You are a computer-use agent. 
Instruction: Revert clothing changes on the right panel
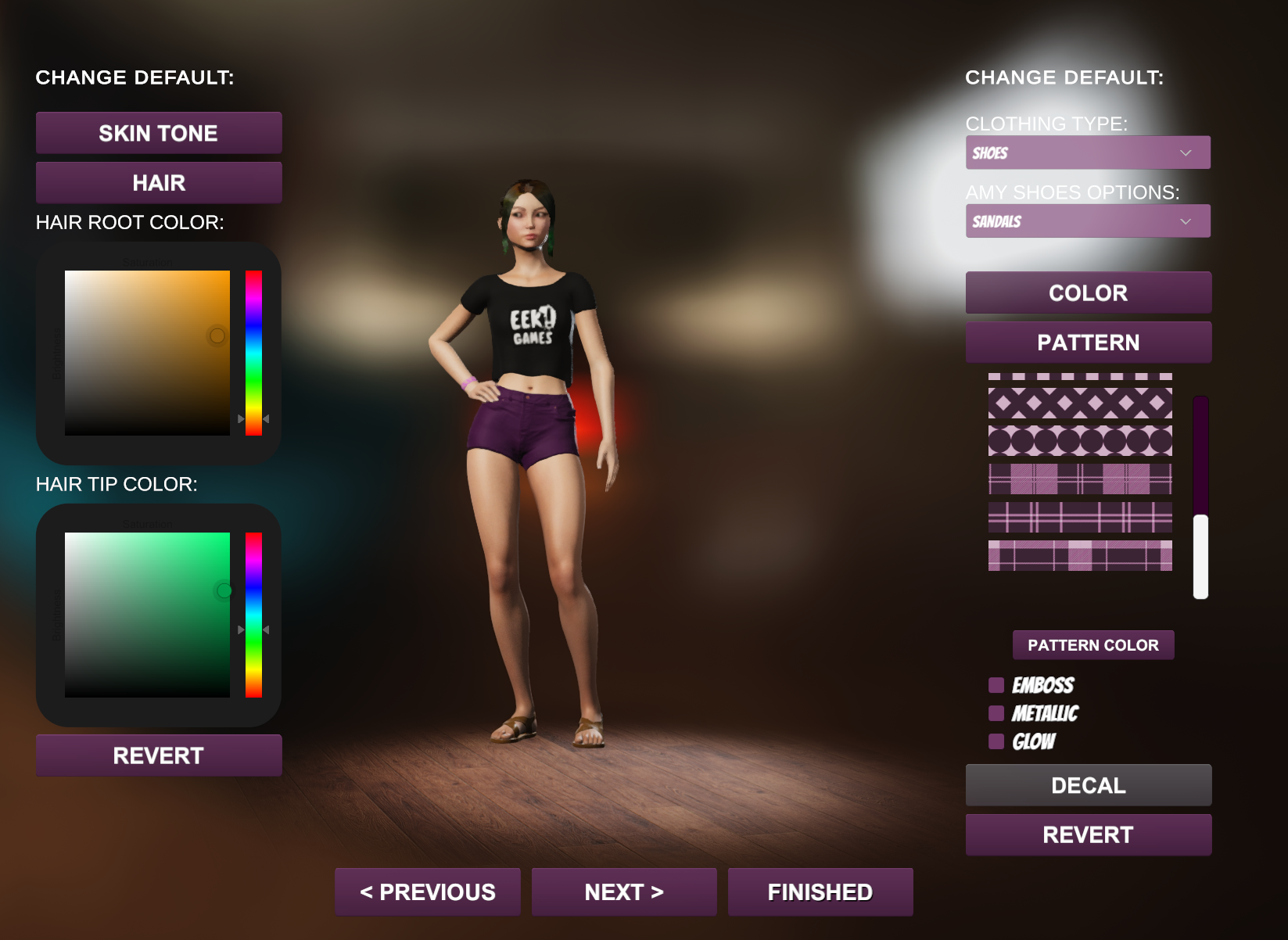coord(1088,834)
